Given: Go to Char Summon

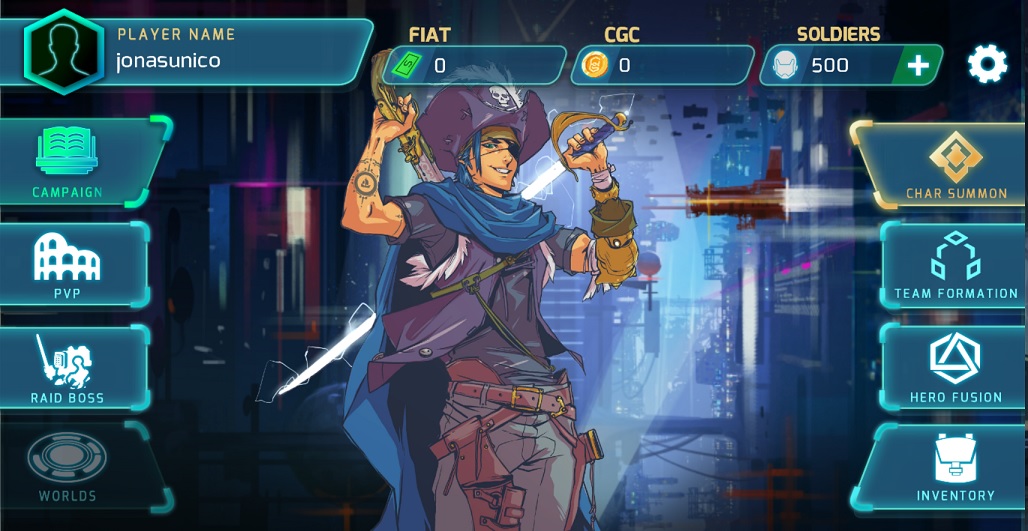Looking at the screenshot, I should (x=948, y=164).
